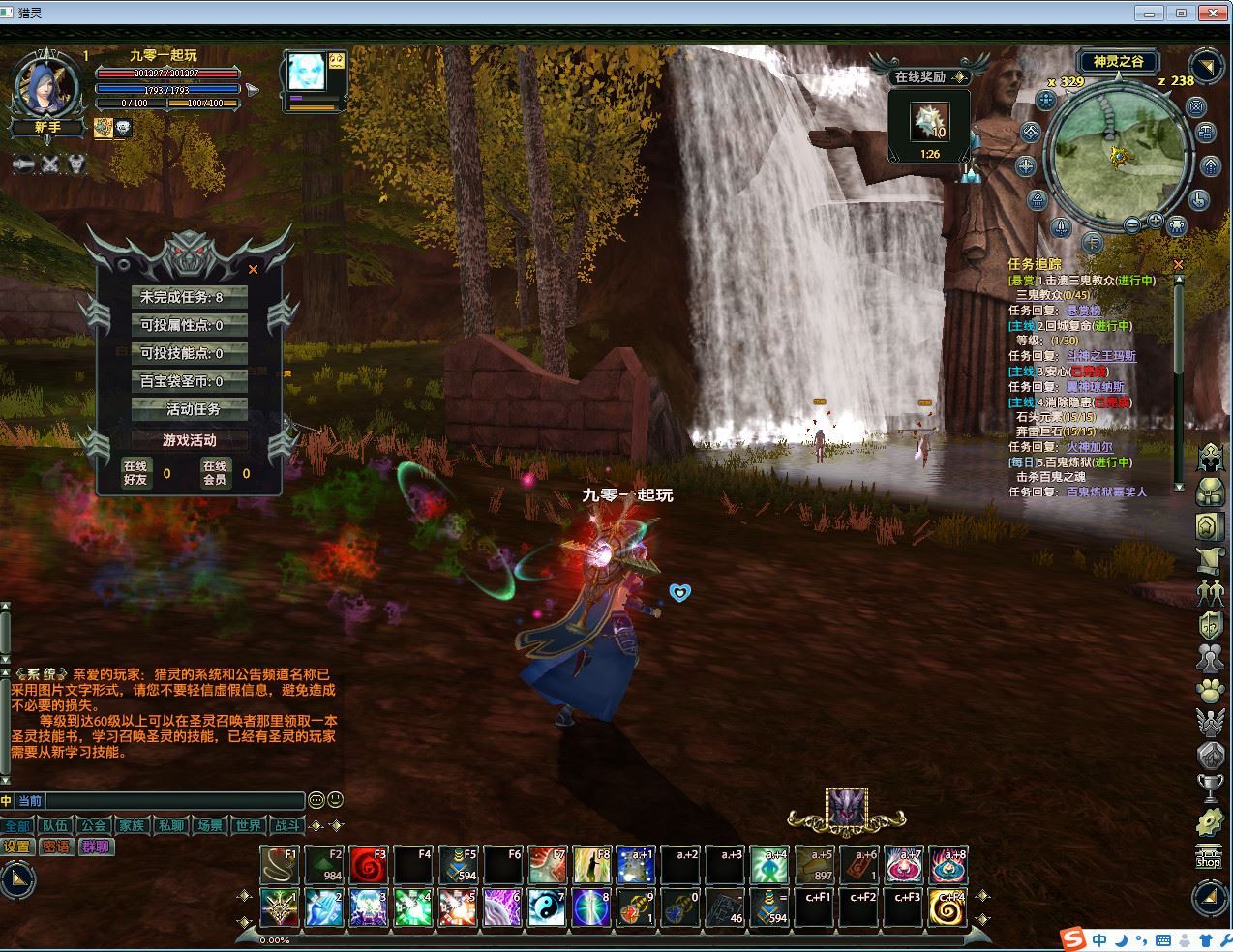Switch chat to the 世界 world tab
Image resolution: width=1233 pixels, height=952 pixels.
pos(248,825)
